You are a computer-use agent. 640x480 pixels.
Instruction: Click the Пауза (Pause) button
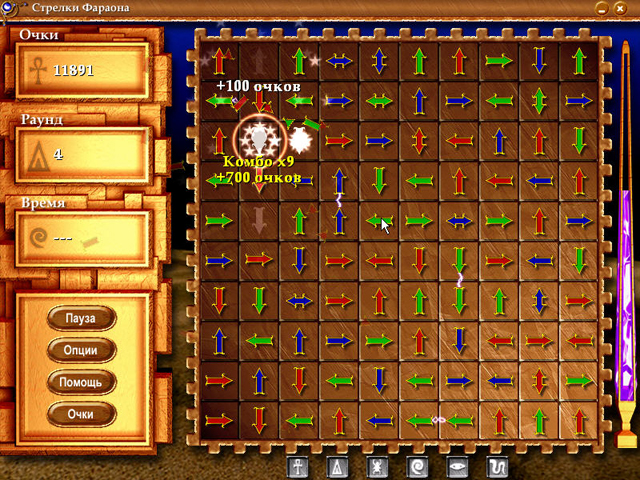(x=81, y=318)
